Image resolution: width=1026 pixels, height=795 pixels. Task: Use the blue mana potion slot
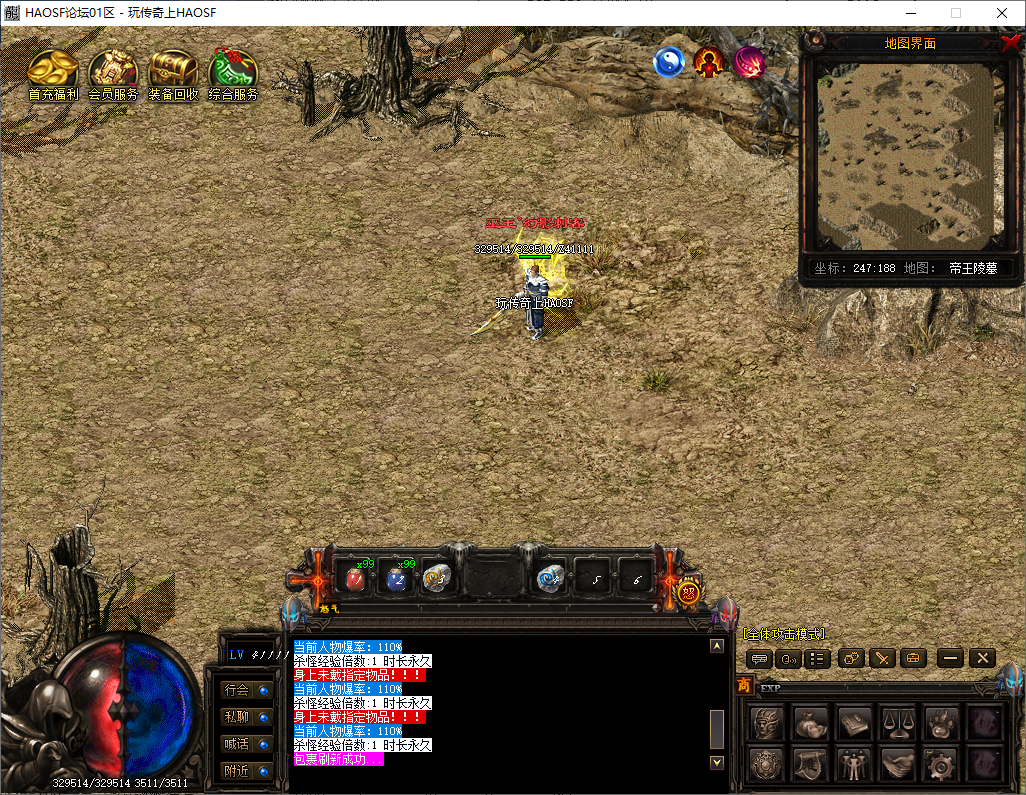[x=396, y=578]
